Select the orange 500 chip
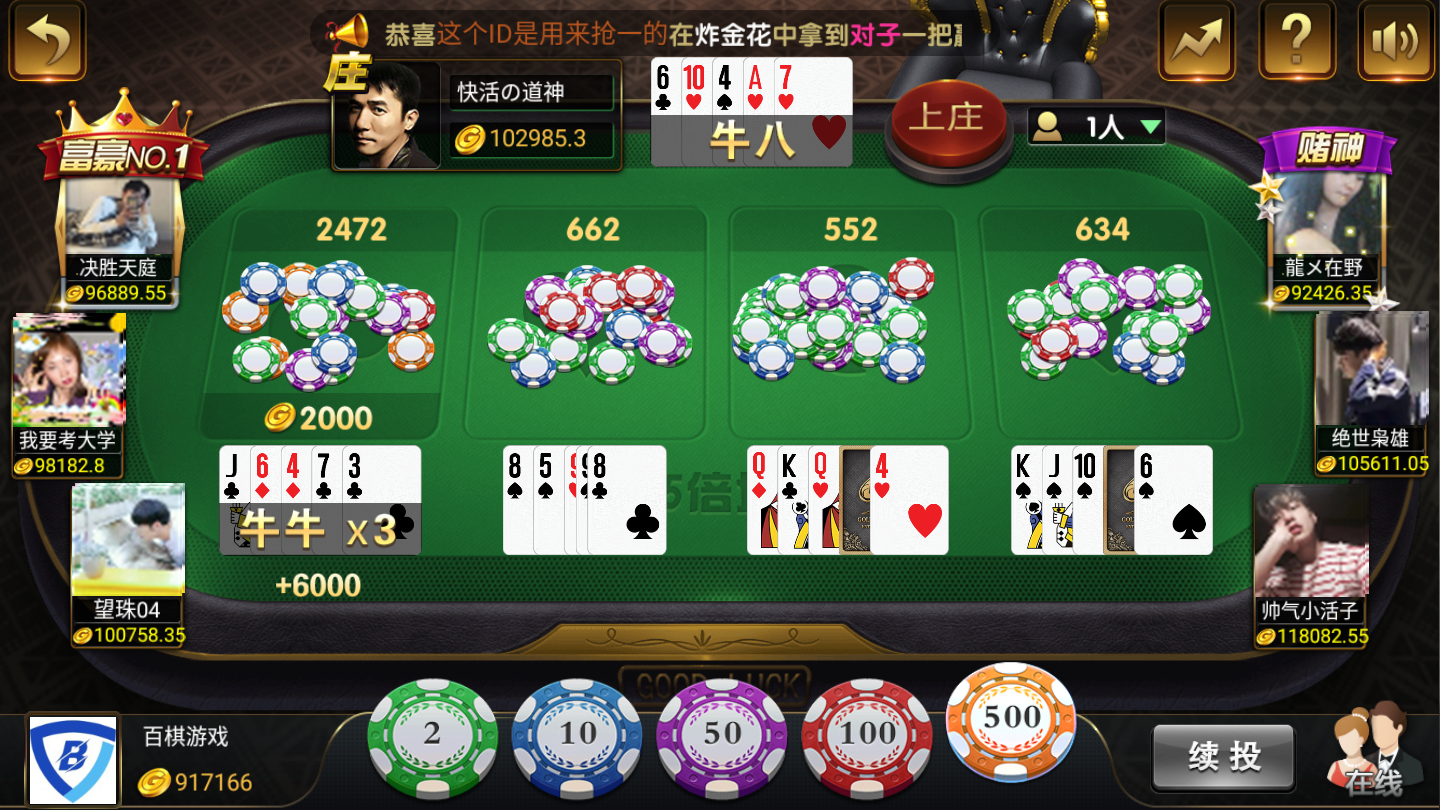This screenshot has height=810, width=1440. pos(1011,719)
